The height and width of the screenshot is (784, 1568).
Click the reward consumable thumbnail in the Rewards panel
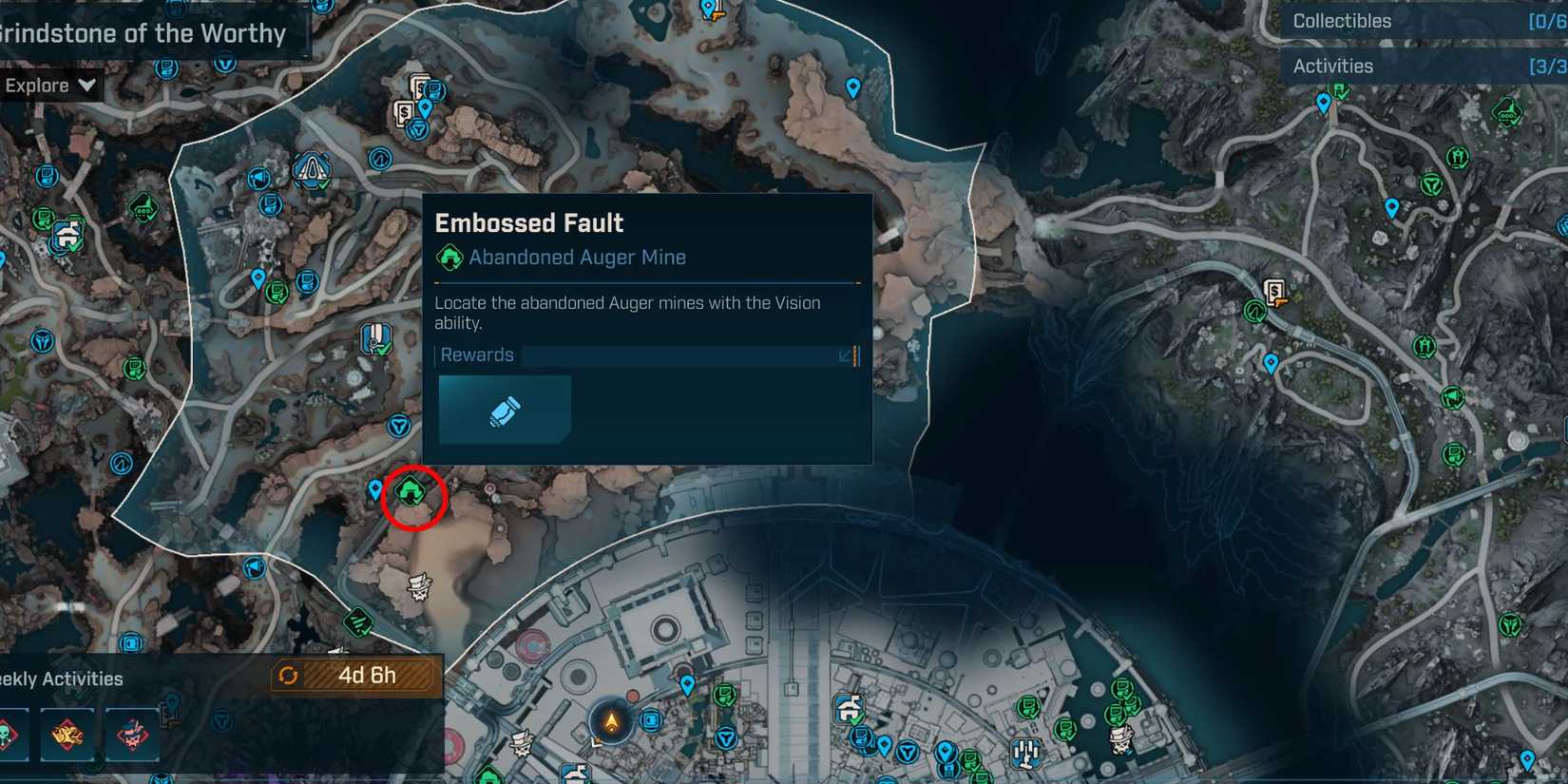coord(504,410)
